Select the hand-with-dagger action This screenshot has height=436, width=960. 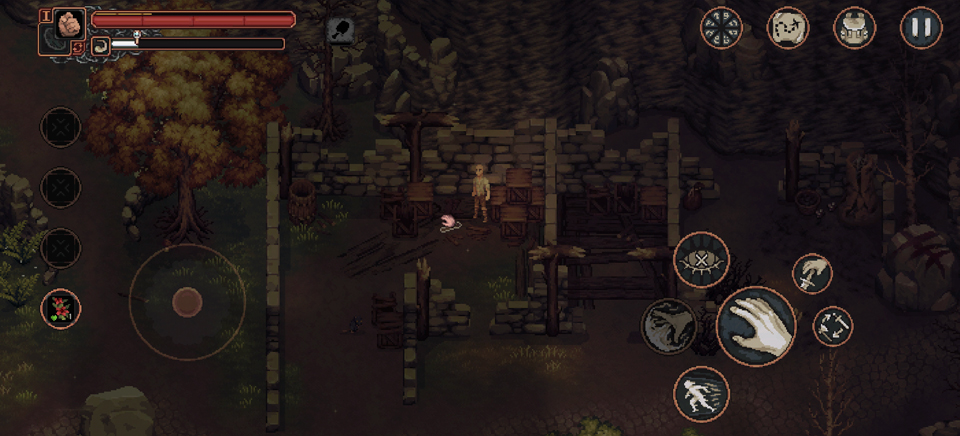(x=812, y=273)
